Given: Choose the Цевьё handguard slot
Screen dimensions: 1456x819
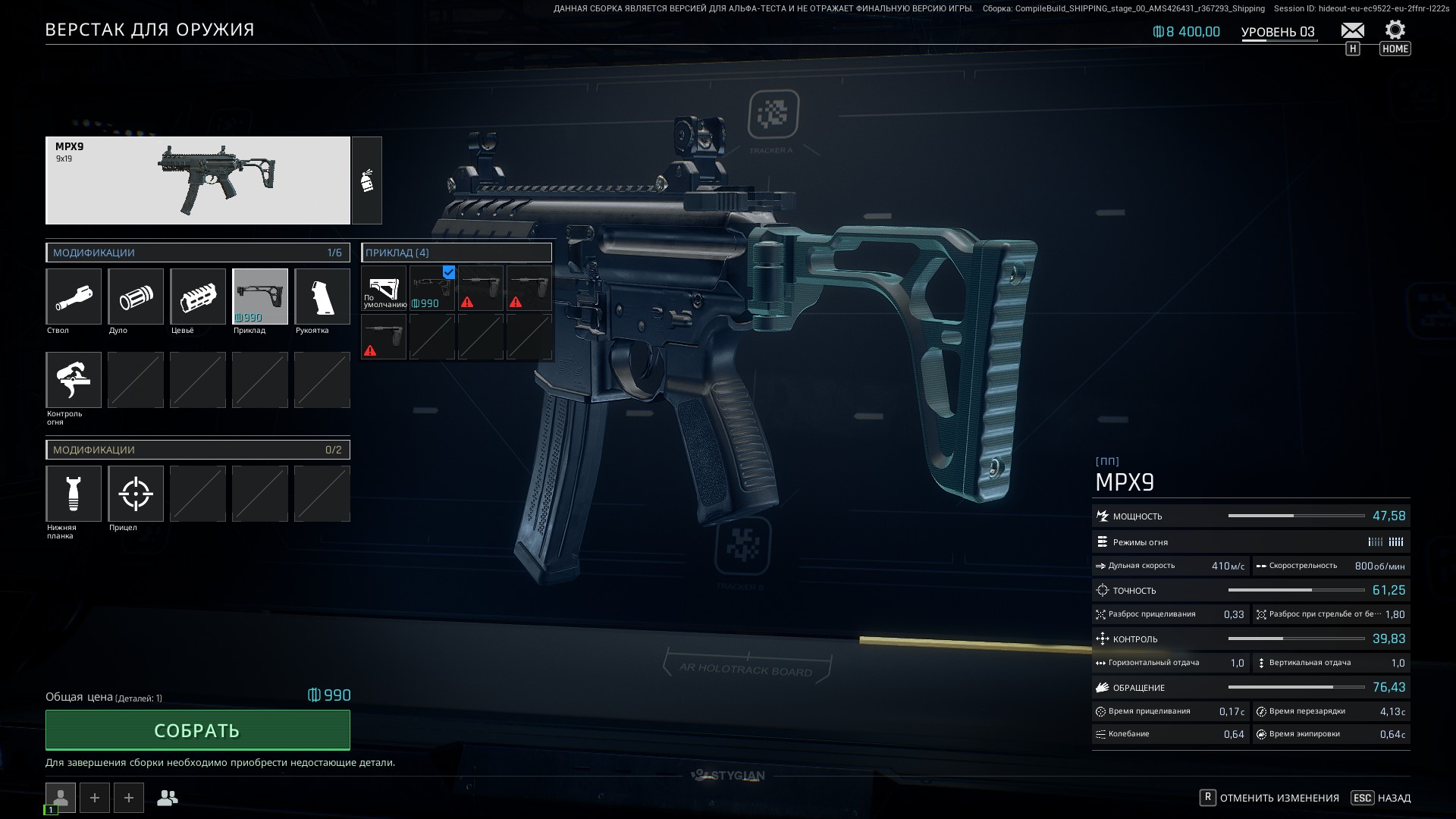Looking at the screenshot, I should [x=198, y=297].
